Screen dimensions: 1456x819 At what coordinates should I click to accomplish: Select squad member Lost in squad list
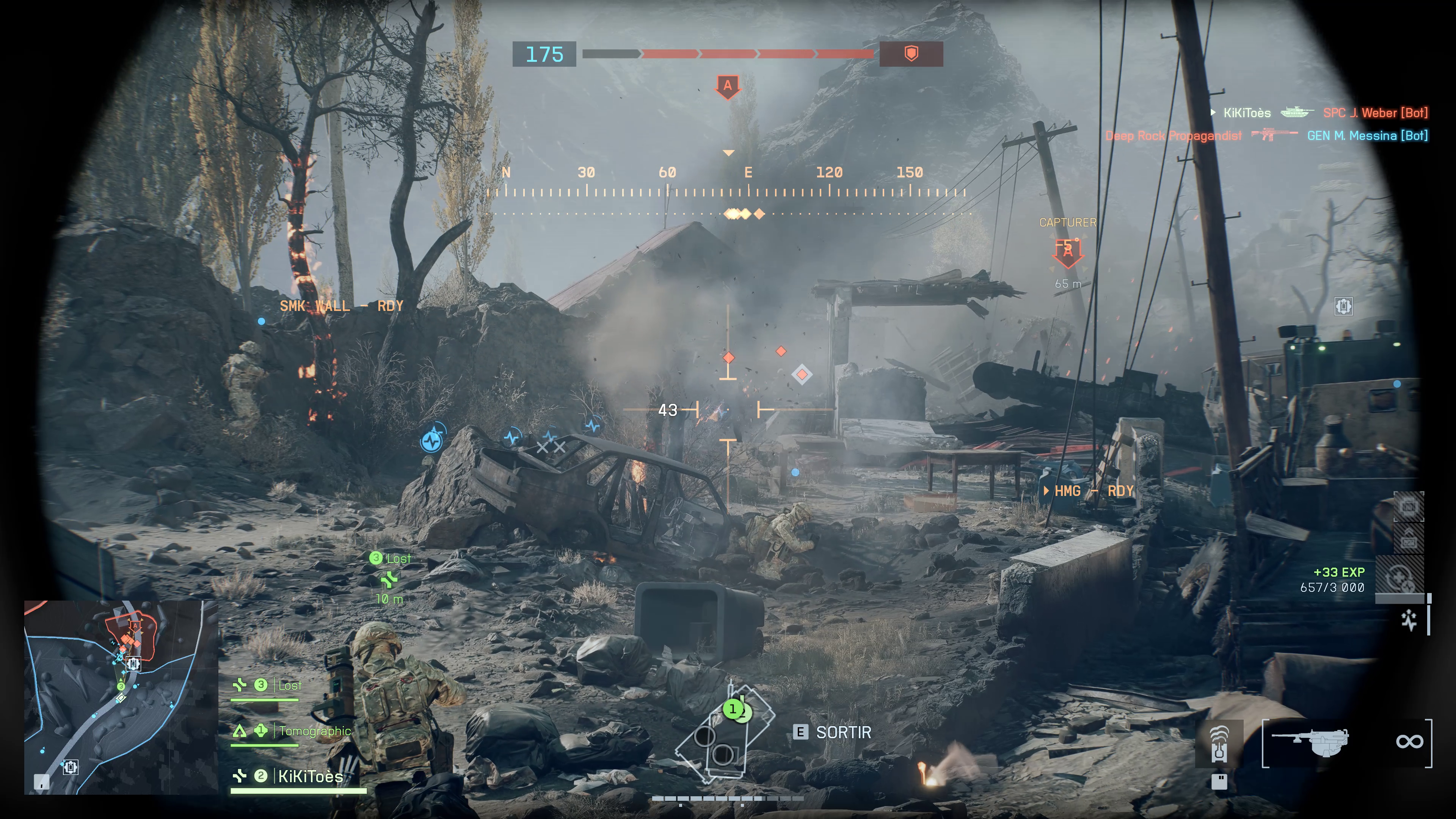click(289, 686)
